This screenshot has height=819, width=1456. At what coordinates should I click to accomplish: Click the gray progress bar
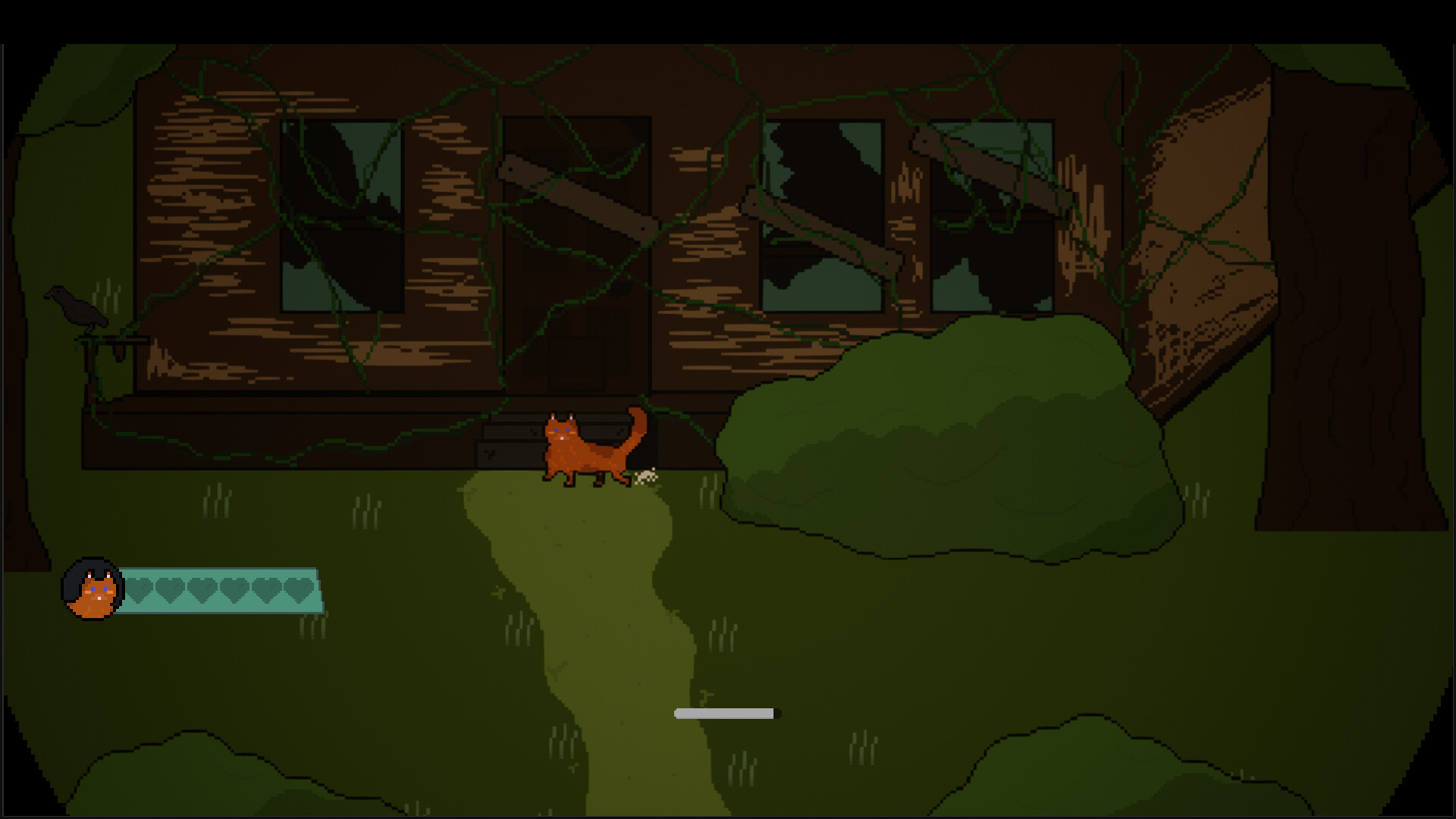pos(726,712)
